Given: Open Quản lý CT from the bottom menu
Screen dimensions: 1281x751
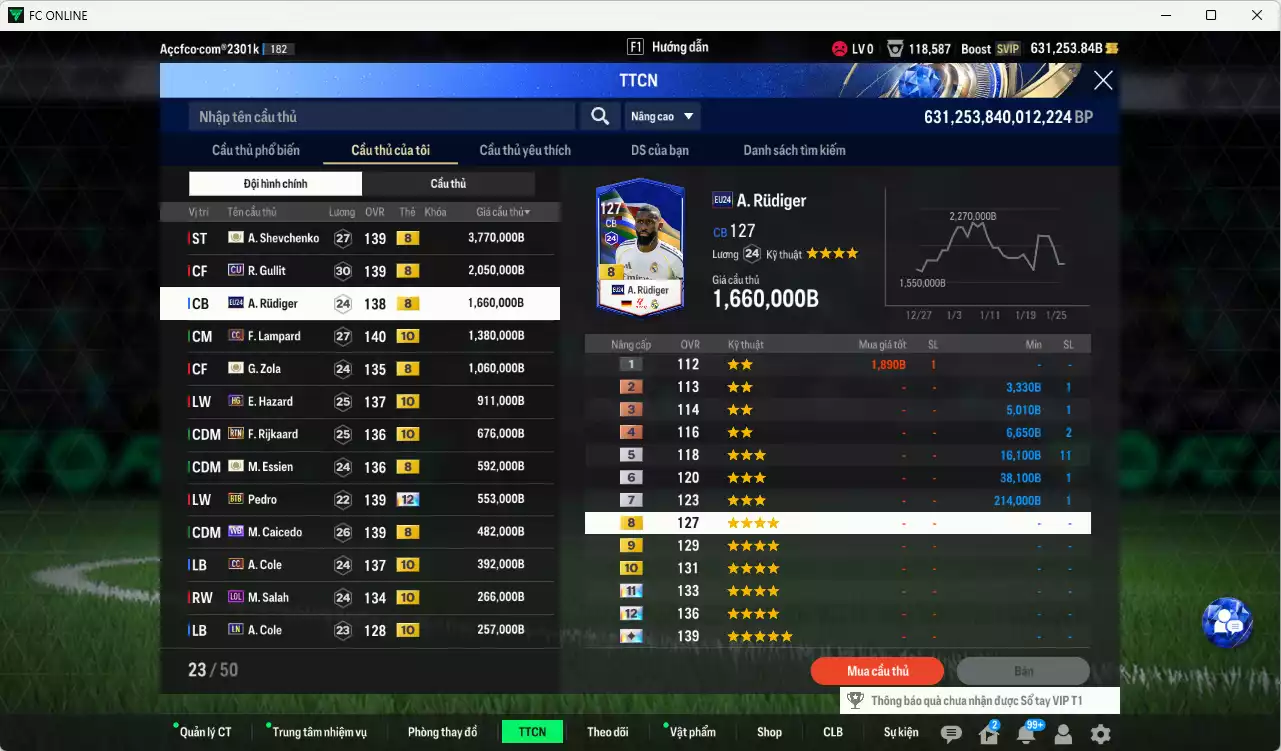Looking at the screenshot, I should (x=205, y=732).
